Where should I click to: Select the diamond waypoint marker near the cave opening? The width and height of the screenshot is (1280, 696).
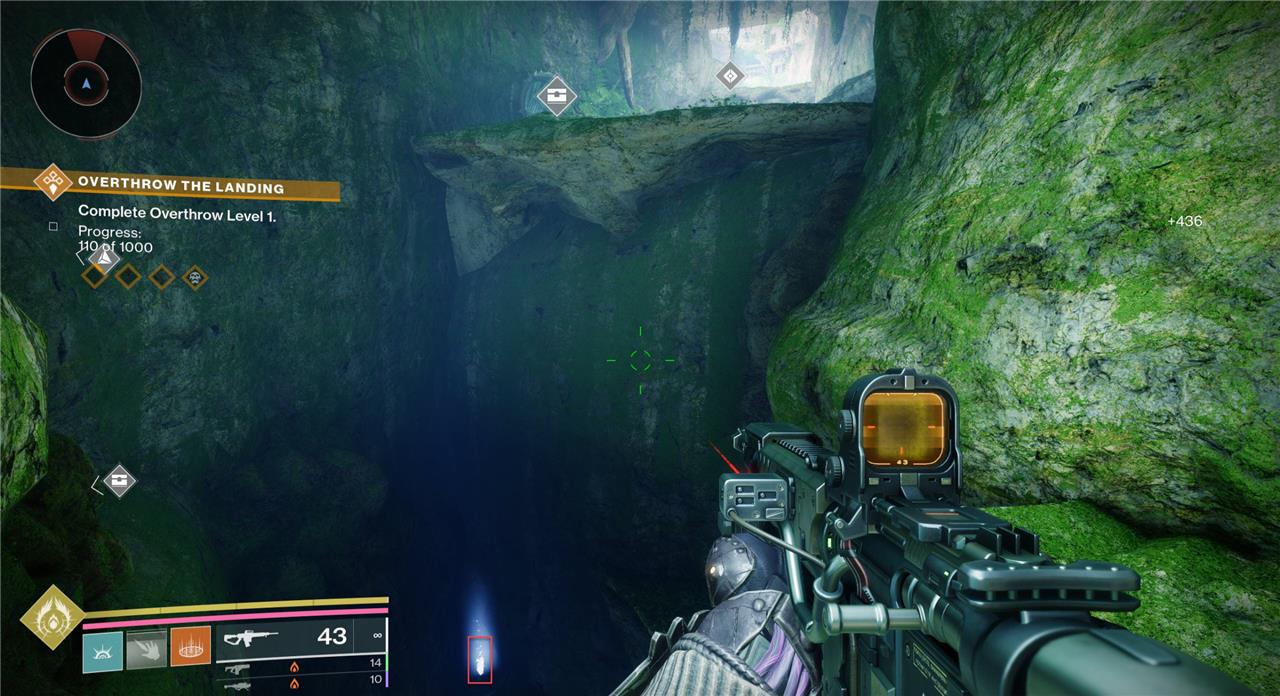tap(731, 75)
